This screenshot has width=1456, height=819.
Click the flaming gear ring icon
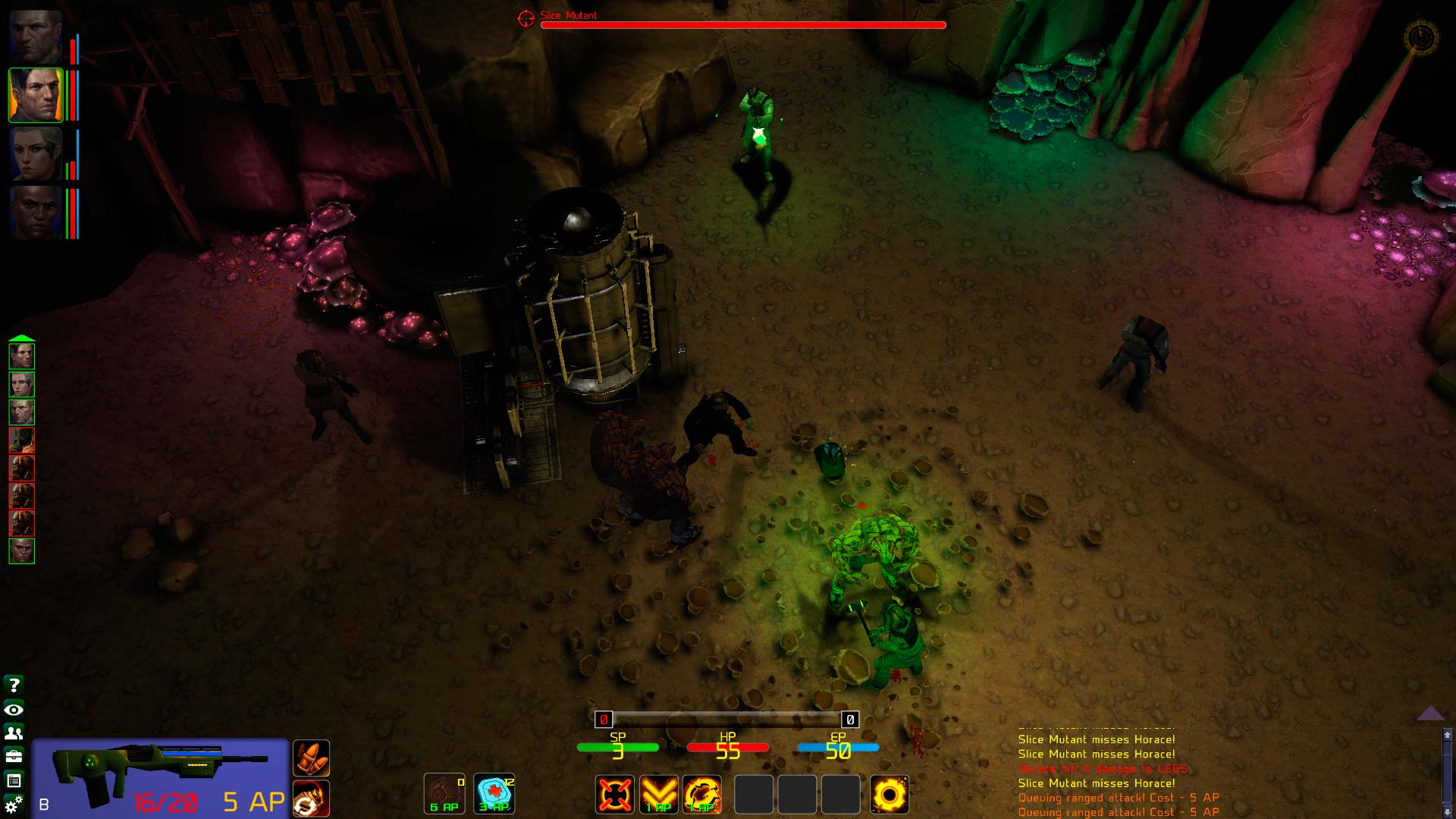tap(889, 794)
